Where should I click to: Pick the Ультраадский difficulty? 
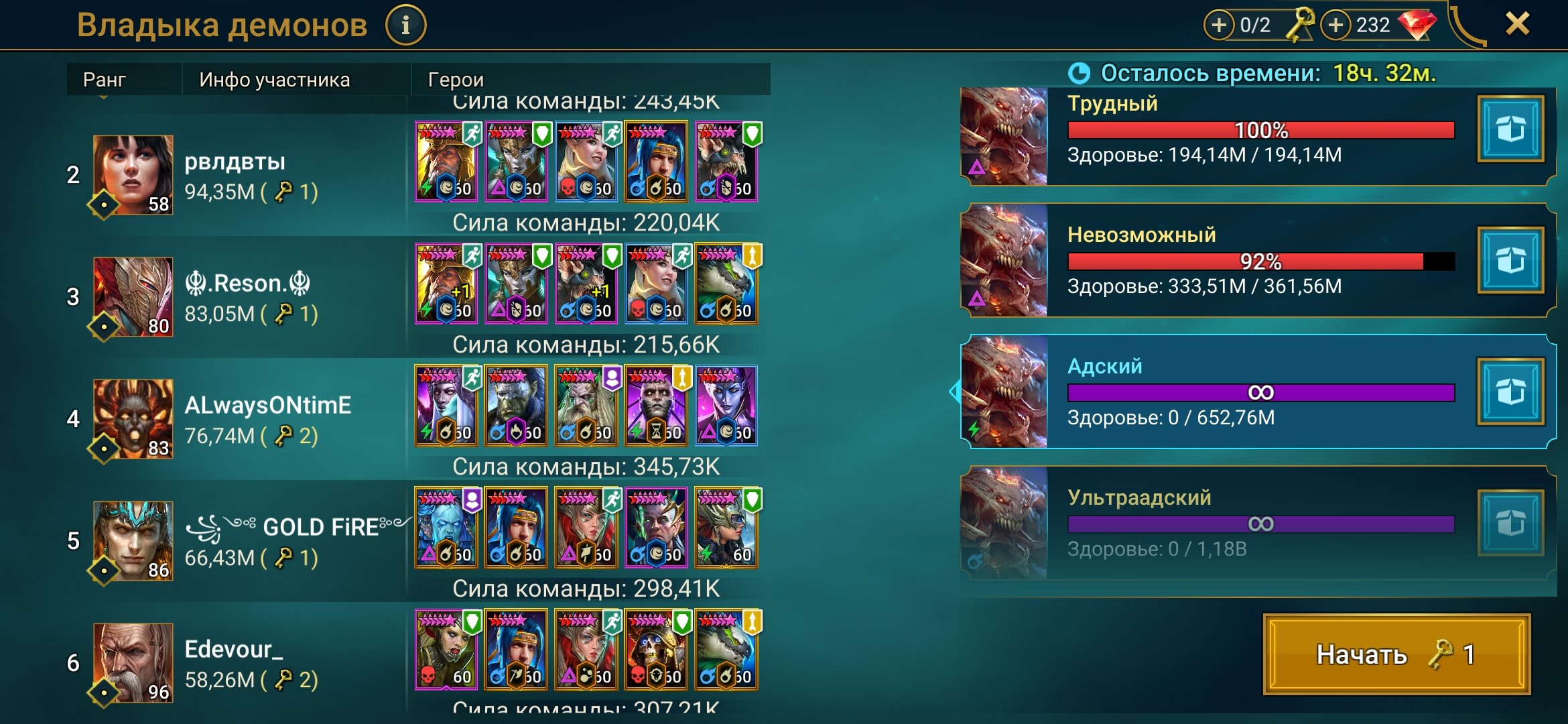point(1260,523)
